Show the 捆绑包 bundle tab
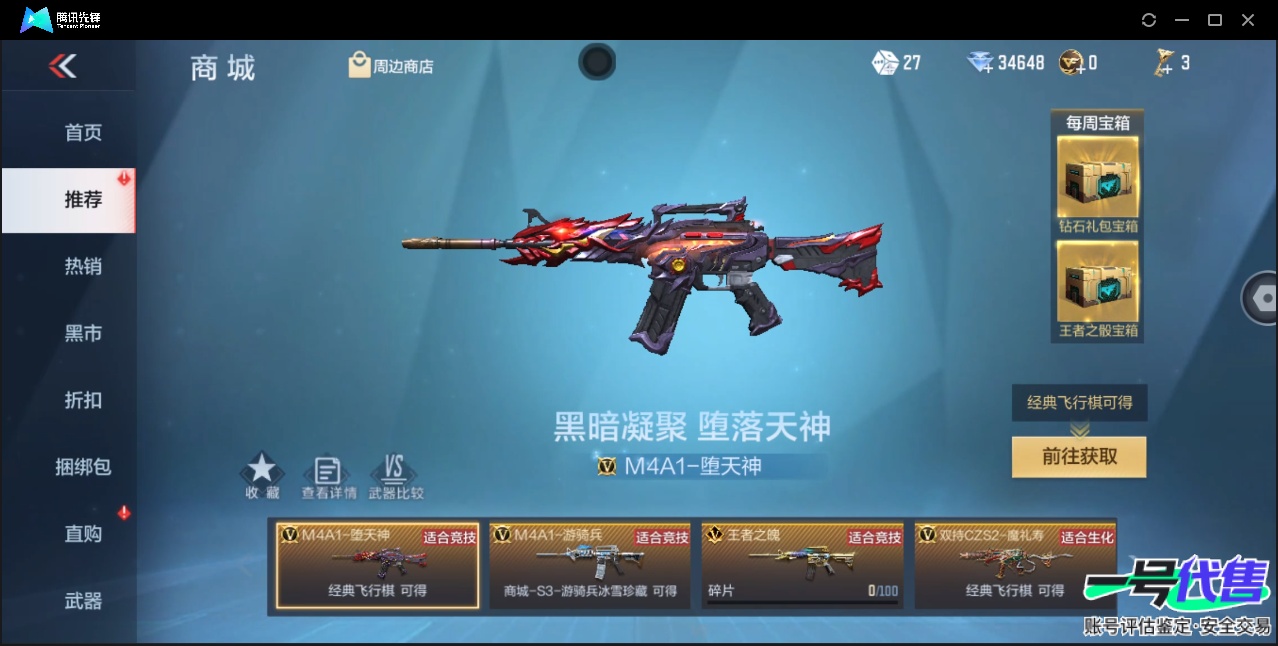The height and width of the screenshot is (646, 1278). [83, 467]
